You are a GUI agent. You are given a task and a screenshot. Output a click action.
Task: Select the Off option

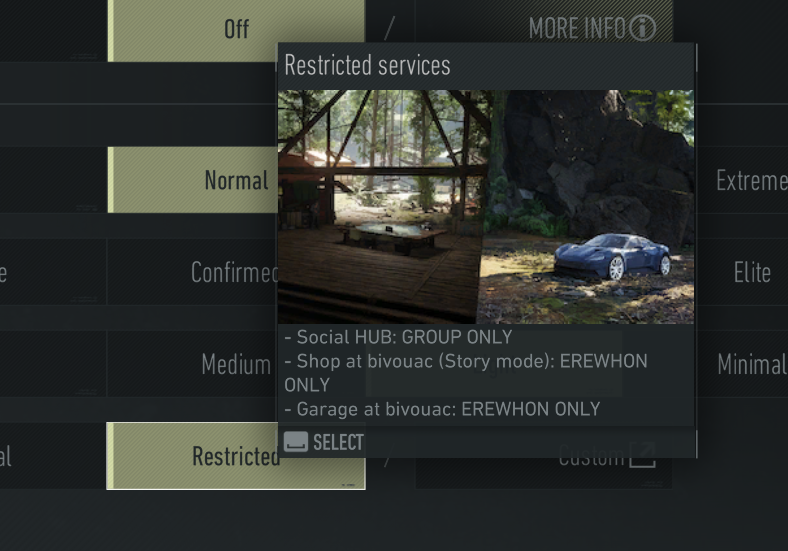[236, 29]
